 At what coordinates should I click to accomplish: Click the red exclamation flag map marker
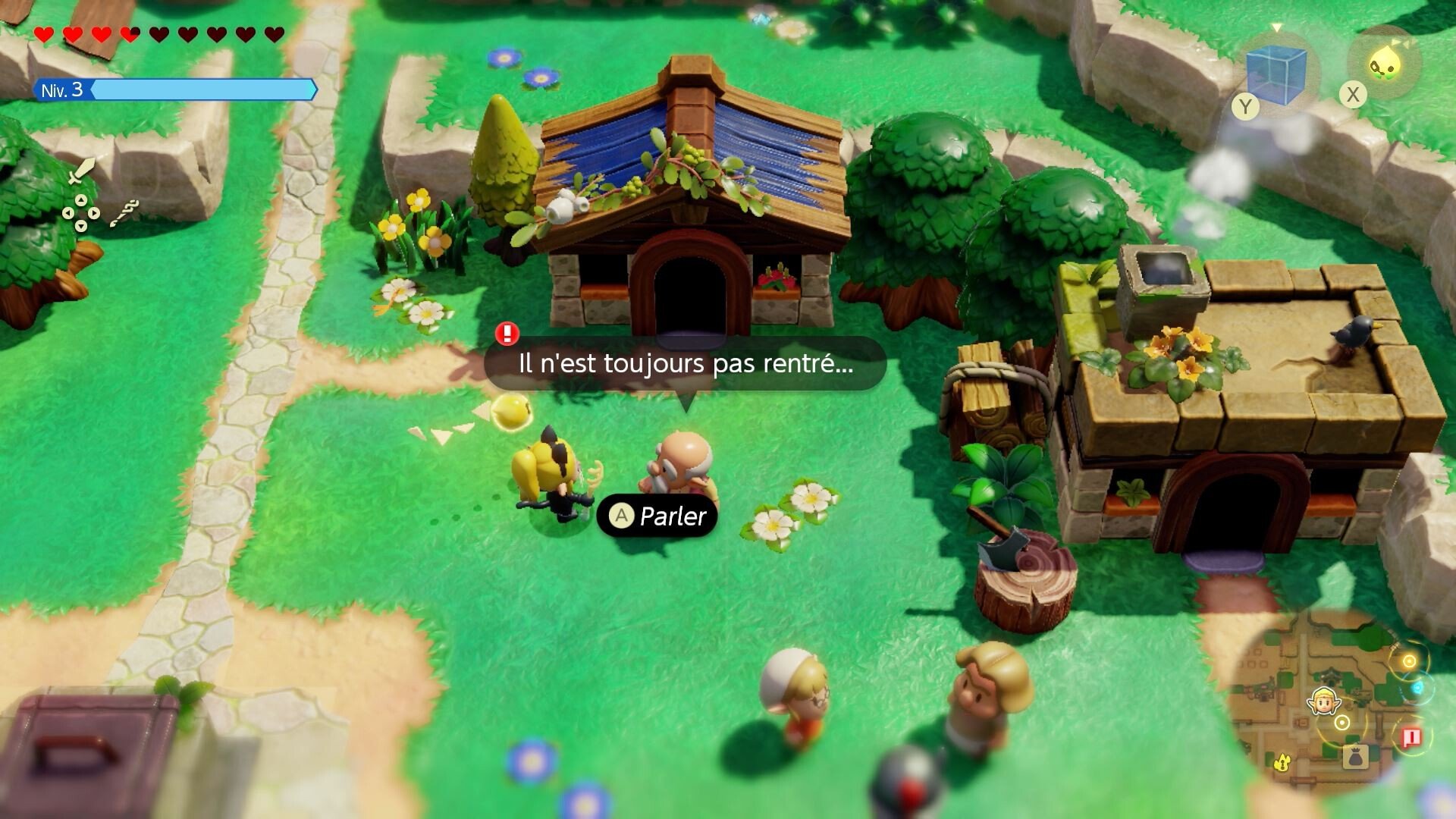[x=1411, y=737]
